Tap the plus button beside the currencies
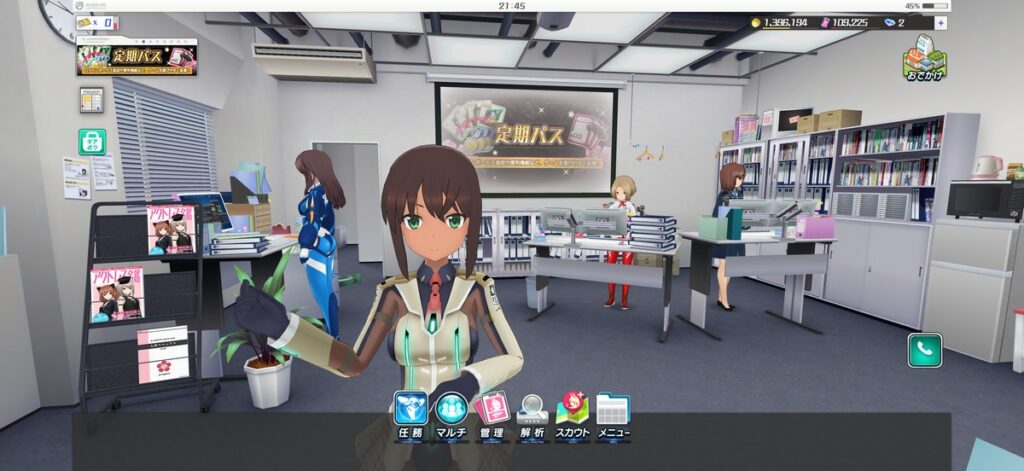1024x471 pixels. click(941, 22)
